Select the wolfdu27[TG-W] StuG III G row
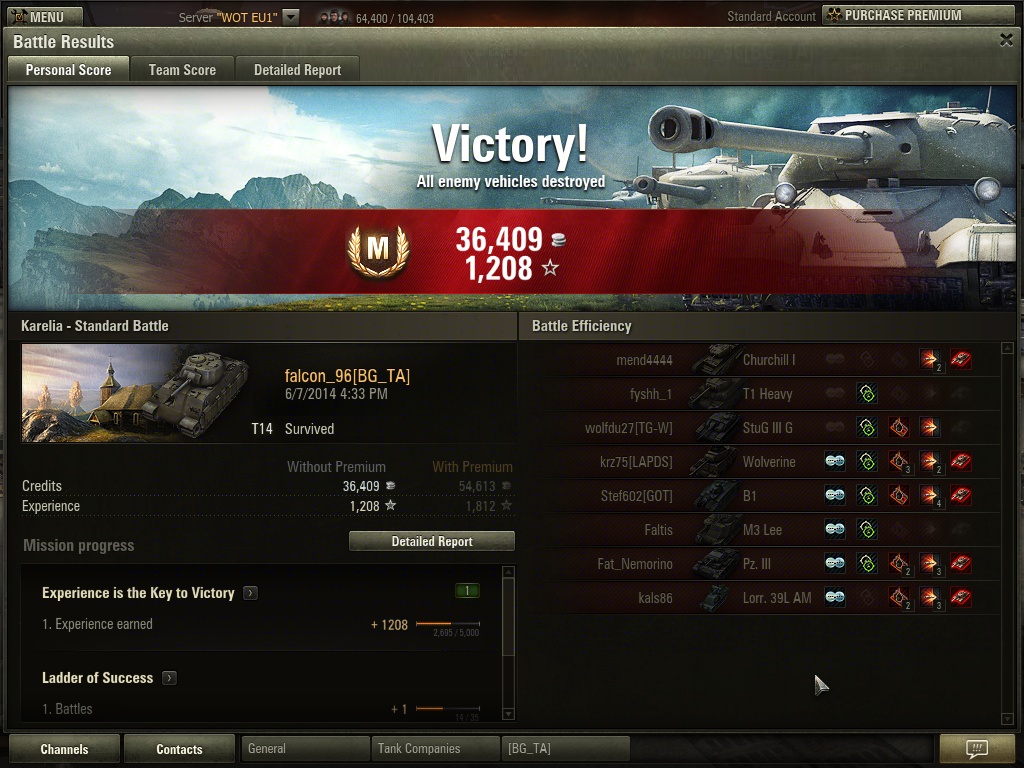The image size is (1024, 768). (x=765, y=428)
